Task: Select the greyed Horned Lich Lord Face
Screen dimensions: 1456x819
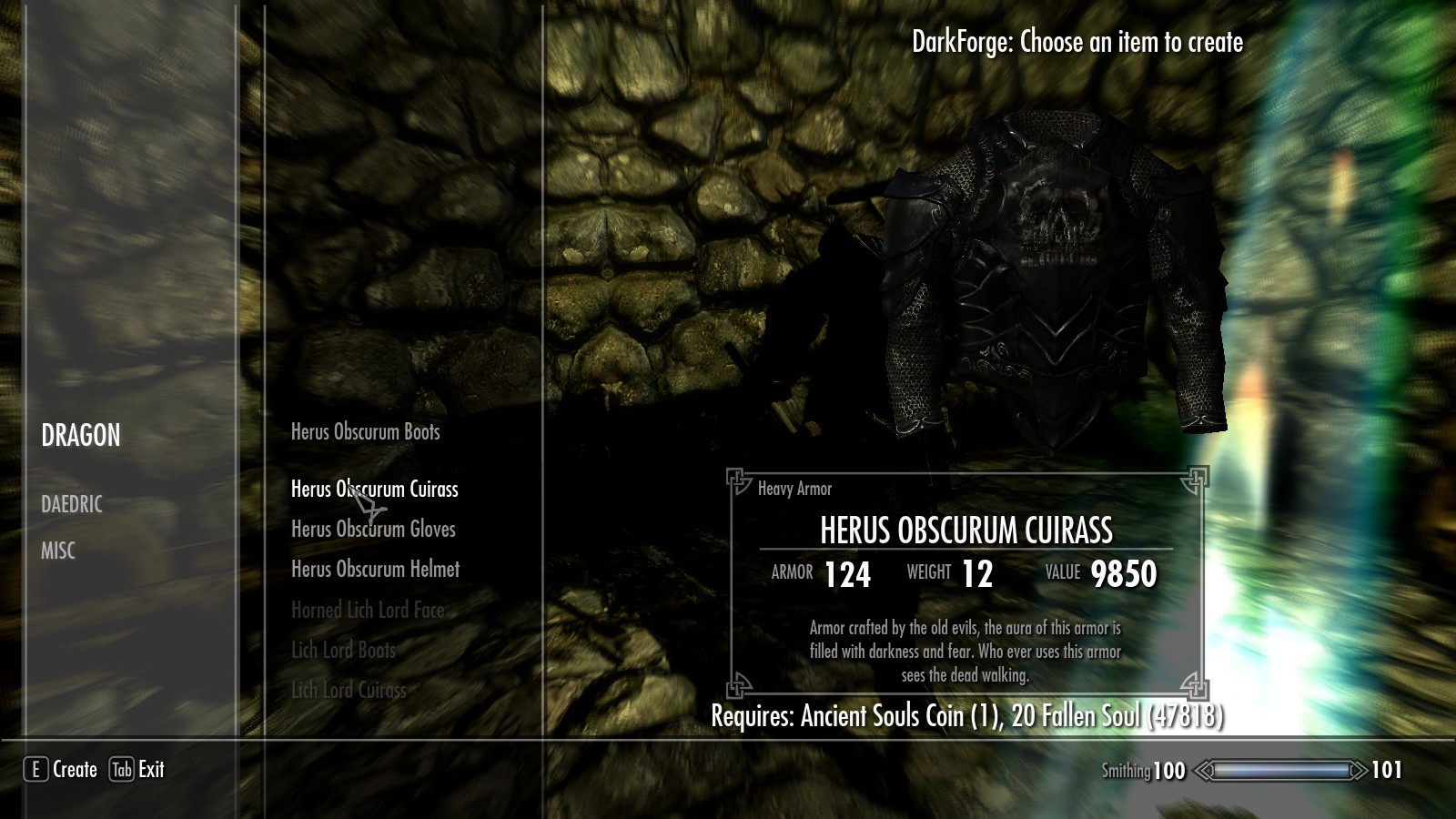Action: [368, 611]
